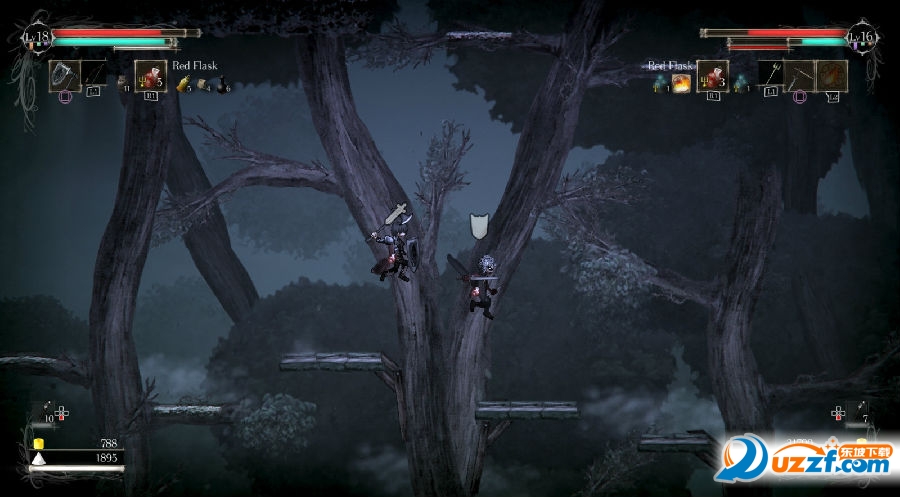The image size is (900, 497).
Task: Click the Lv 18 level emblem
Action: click(x=36, y=38)
